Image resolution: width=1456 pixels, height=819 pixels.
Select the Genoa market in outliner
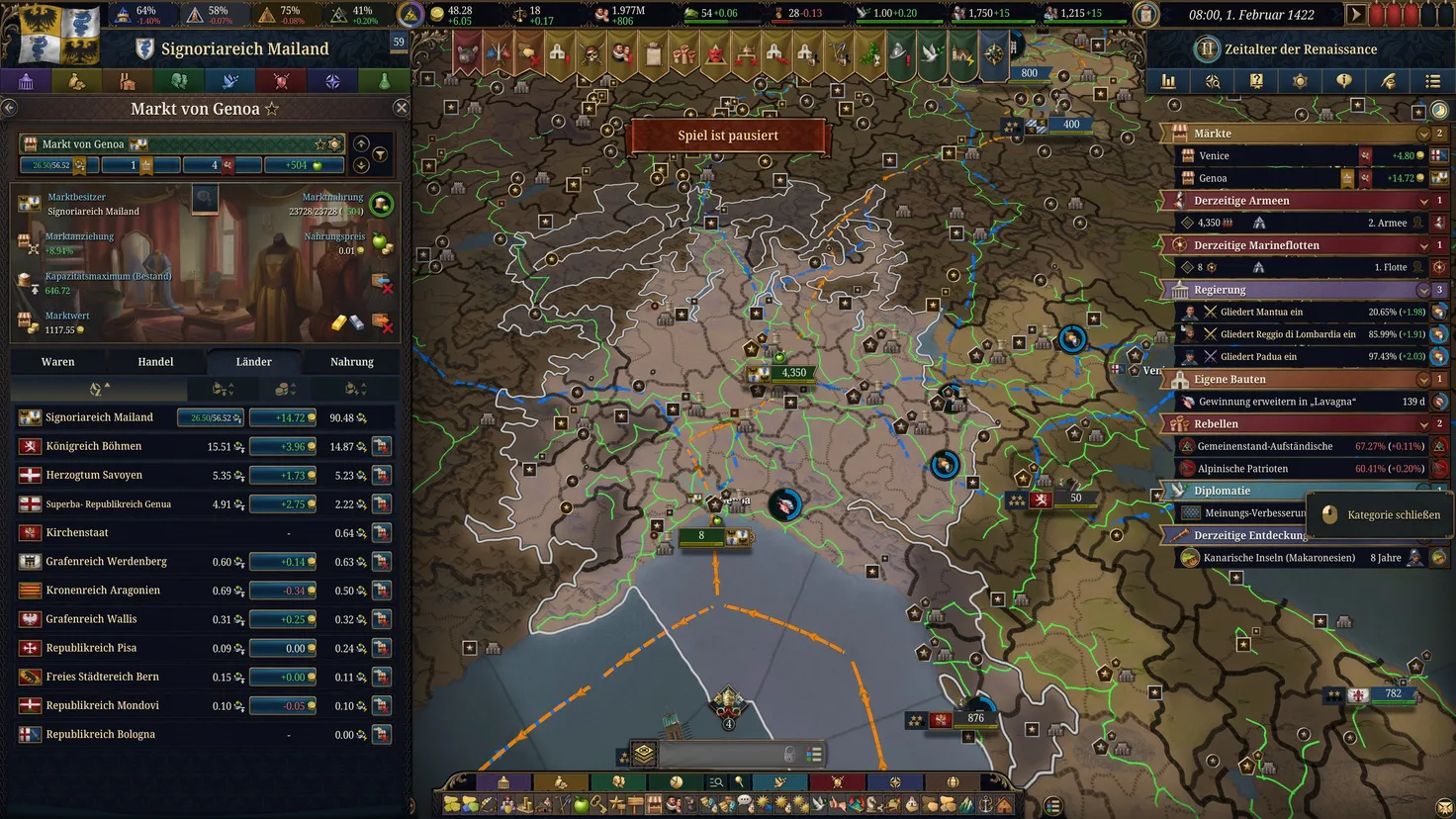1213,179
